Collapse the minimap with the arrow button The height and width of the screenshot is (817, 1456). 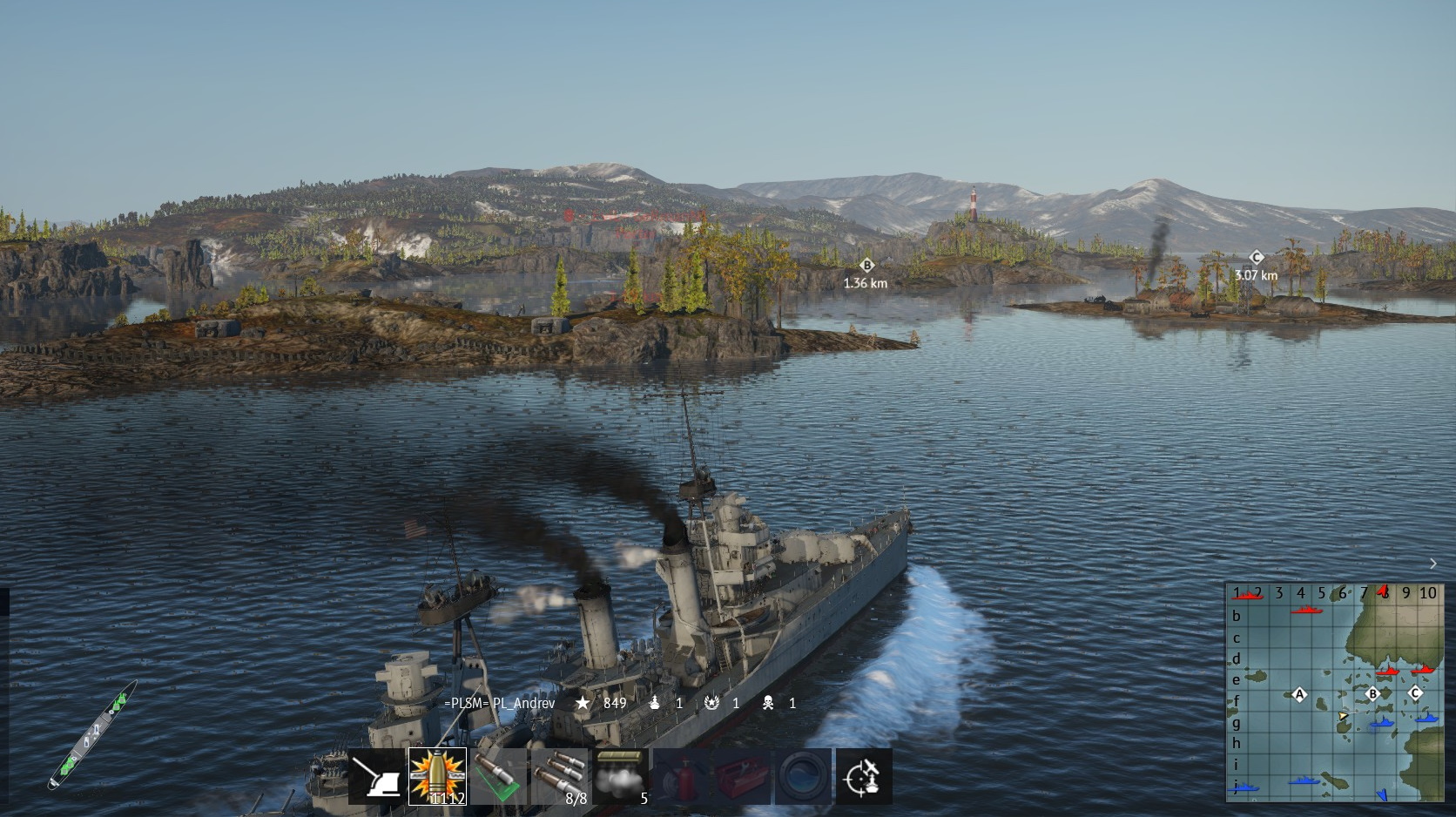[1433, 564]
